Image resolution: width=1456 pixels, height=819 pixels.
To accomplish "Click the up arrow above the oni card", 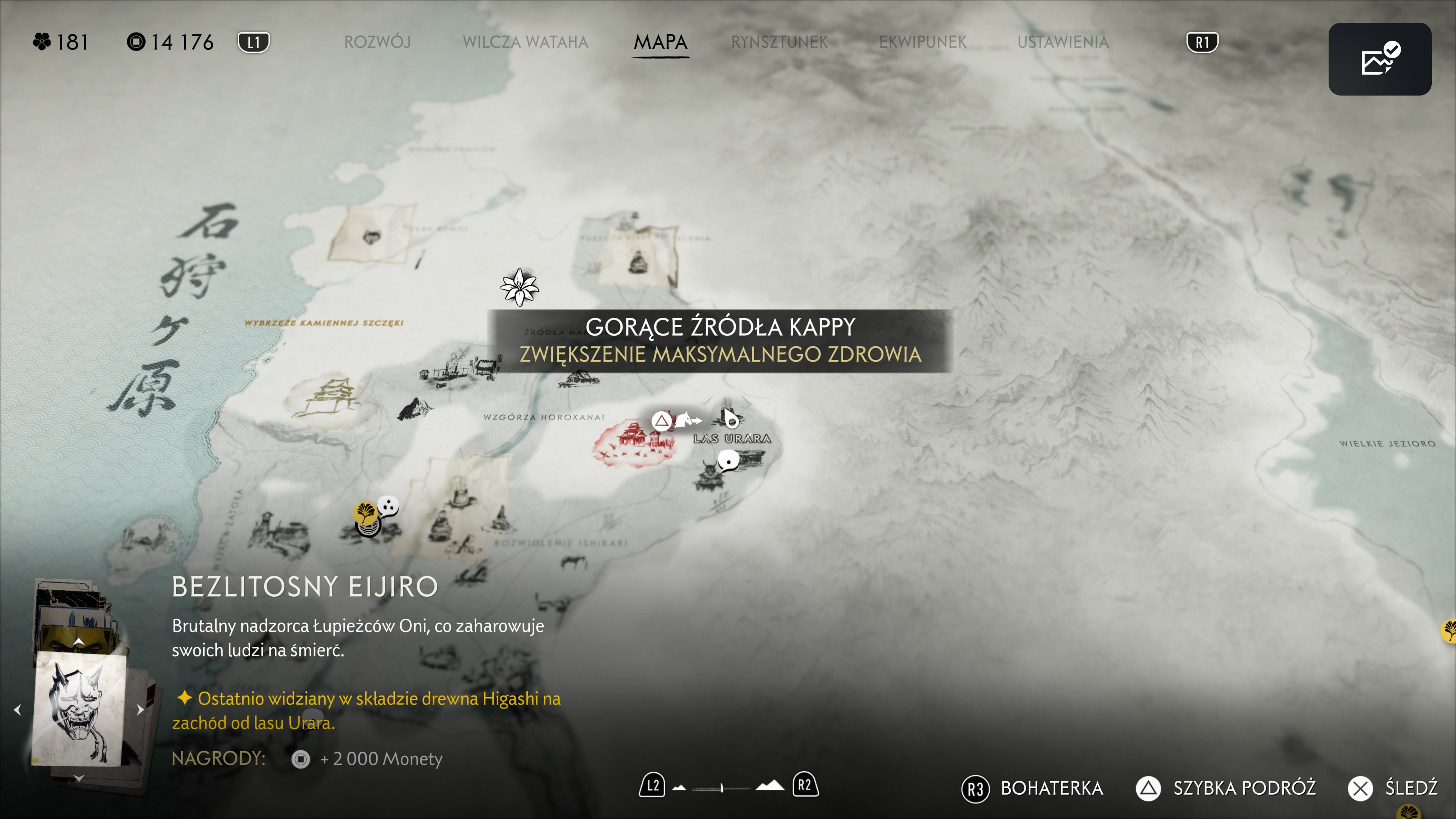I will pos(78,642).
